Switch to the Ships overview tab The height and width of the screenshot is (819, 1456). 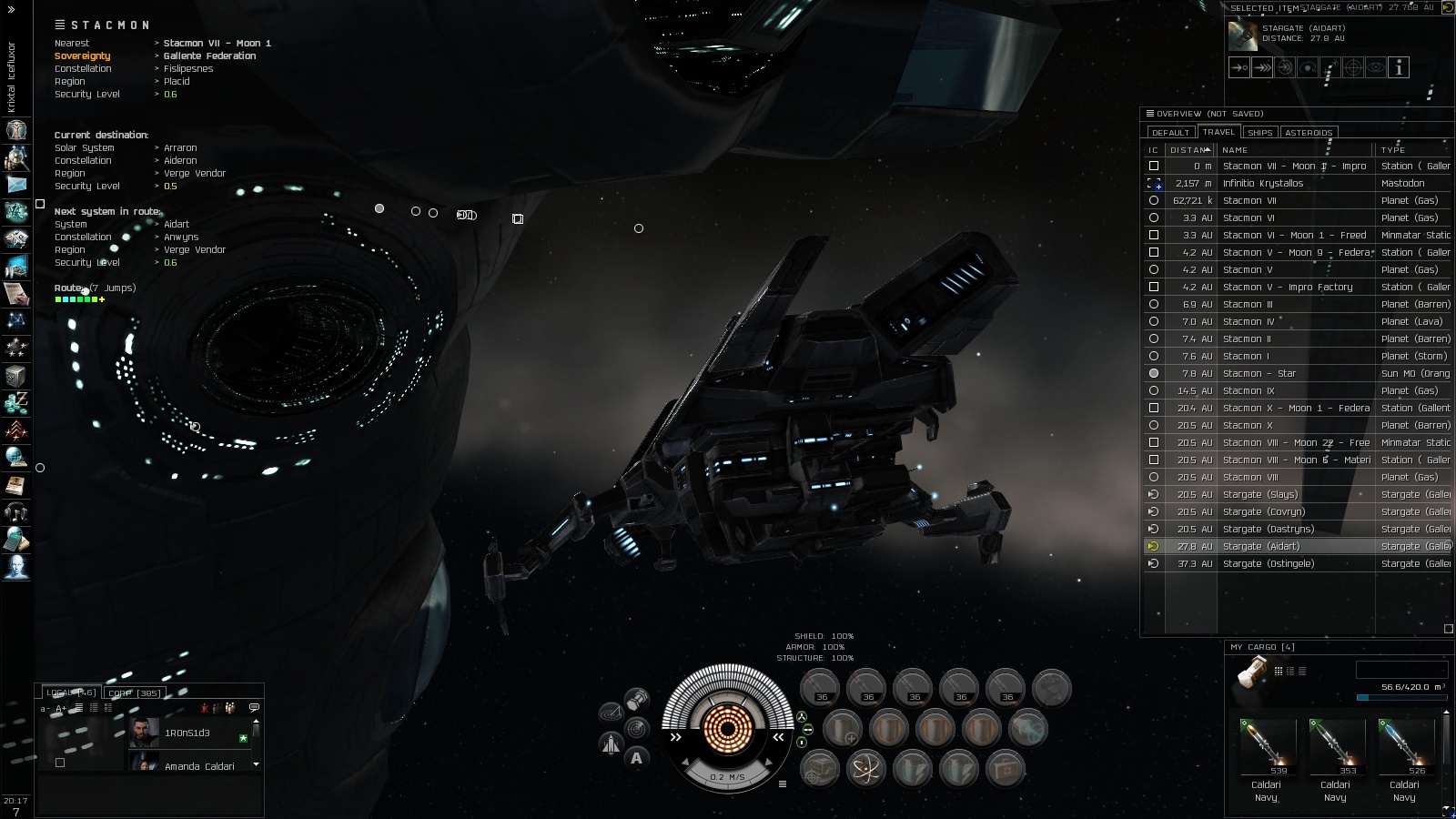1259,133
